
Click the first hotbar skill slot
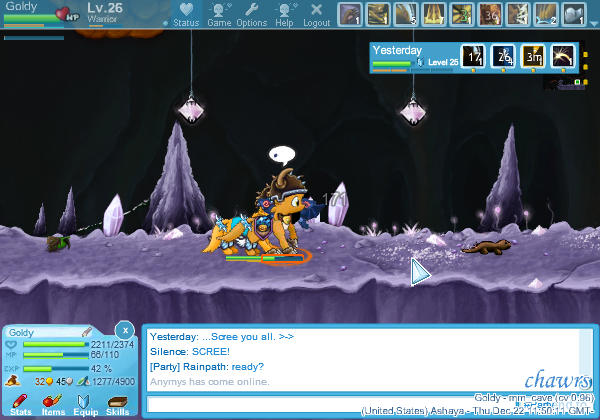pos(349,14)
